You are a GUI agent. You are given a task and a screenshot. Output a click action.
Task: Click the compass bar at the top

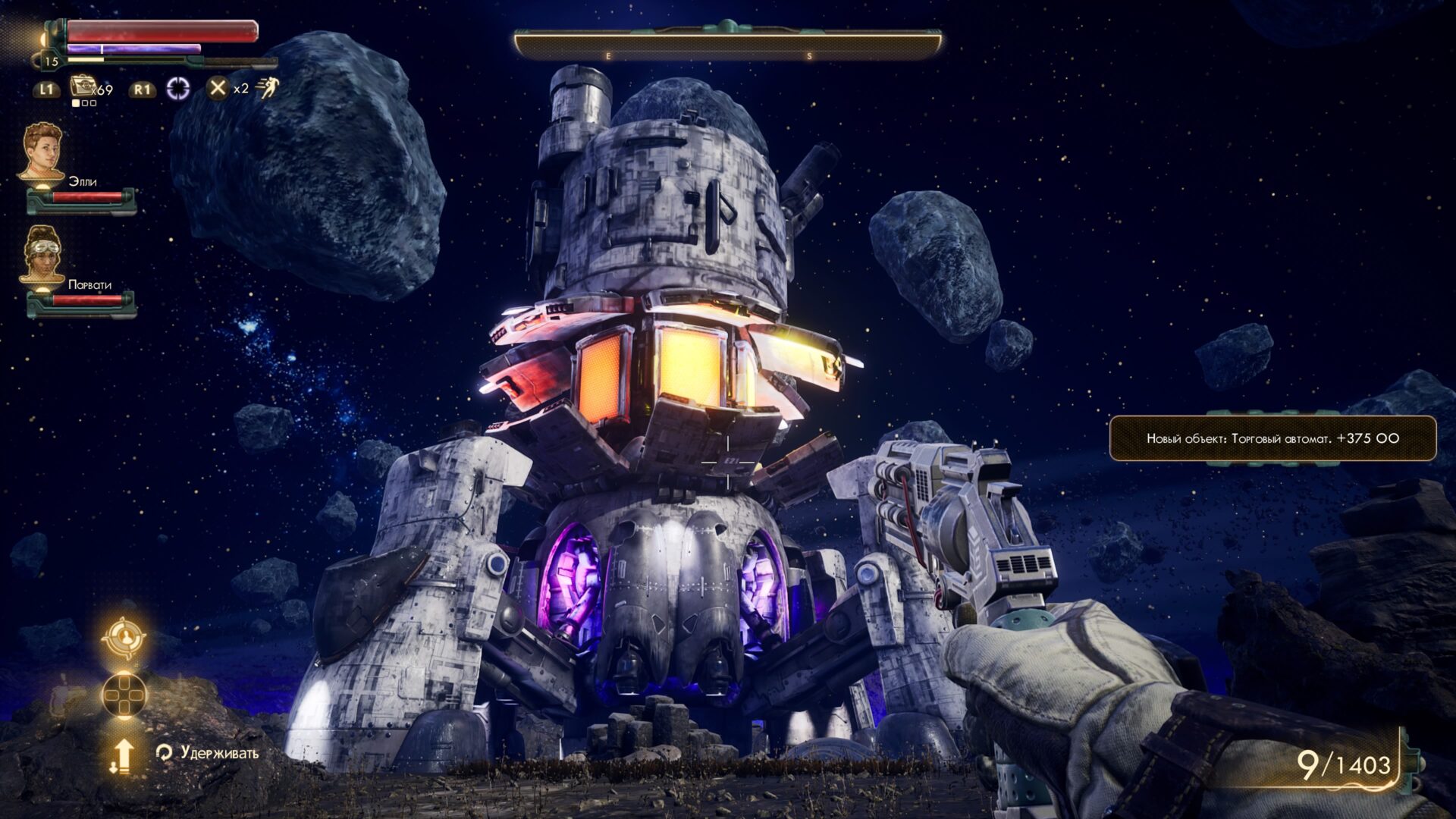(x=728, y=45)
